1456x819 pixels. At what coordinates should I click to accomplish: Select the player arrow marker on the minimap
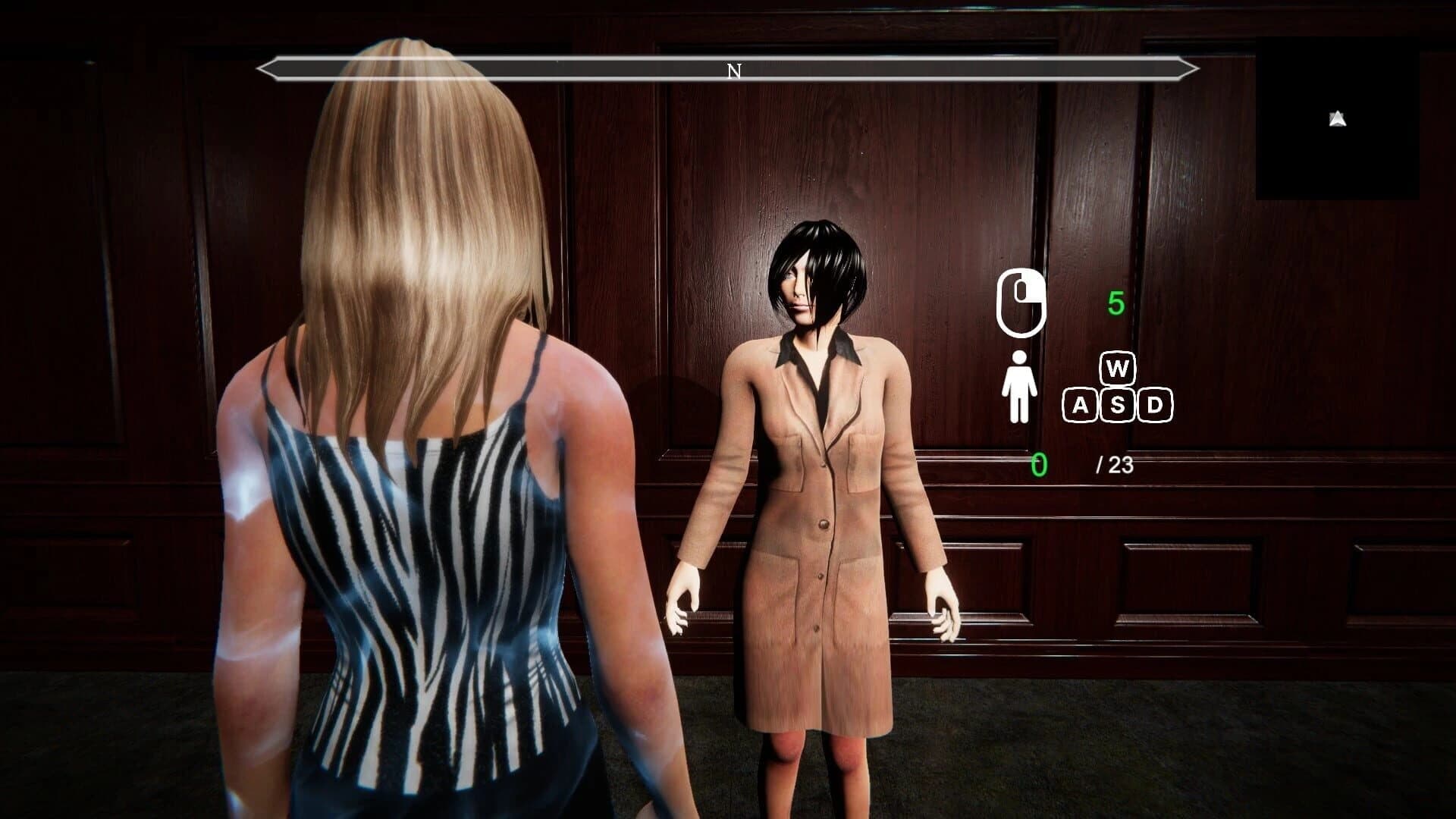(1336, 118)
